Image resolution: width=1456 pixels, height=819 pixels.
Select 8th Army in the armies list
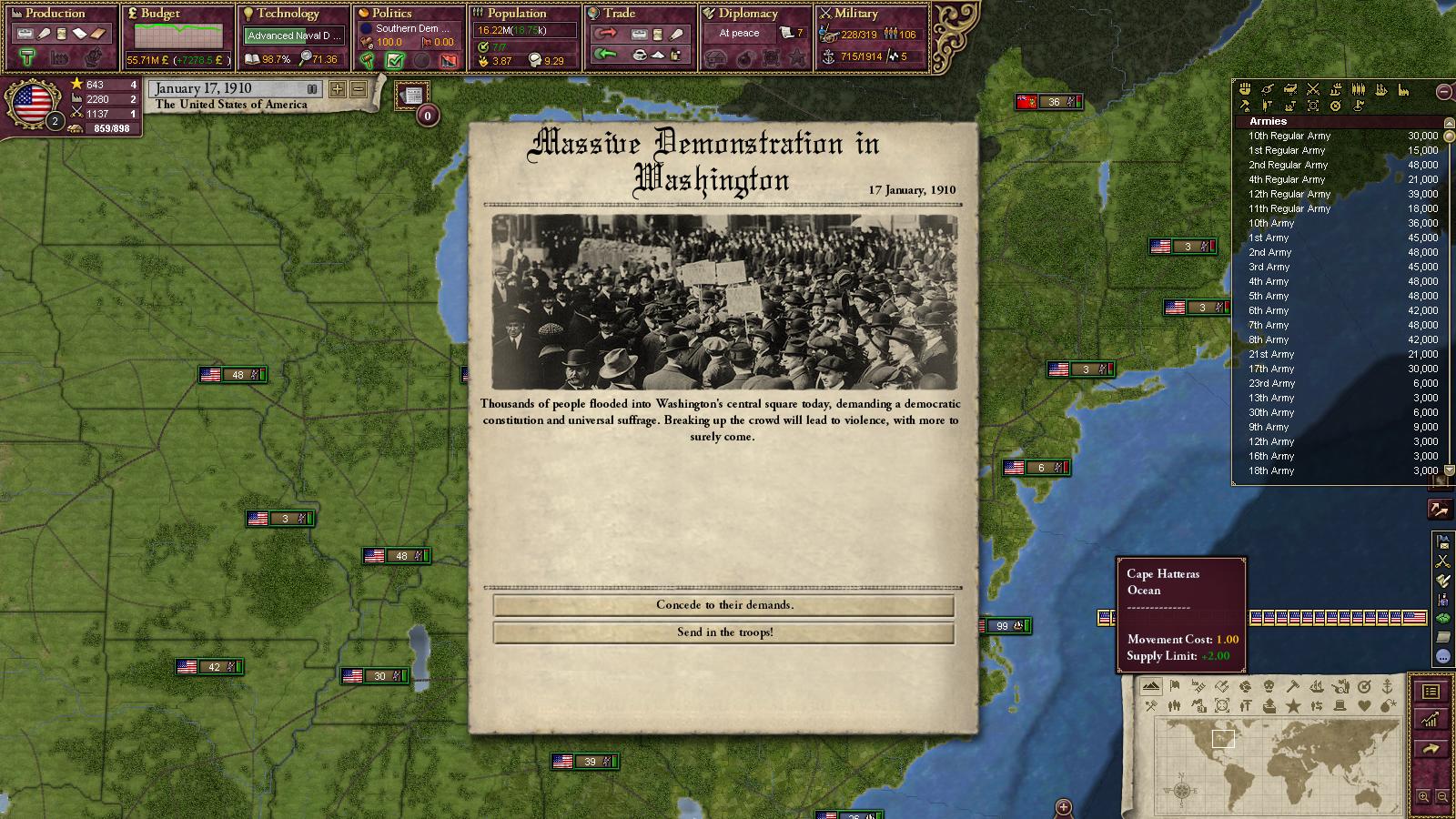1269,339
